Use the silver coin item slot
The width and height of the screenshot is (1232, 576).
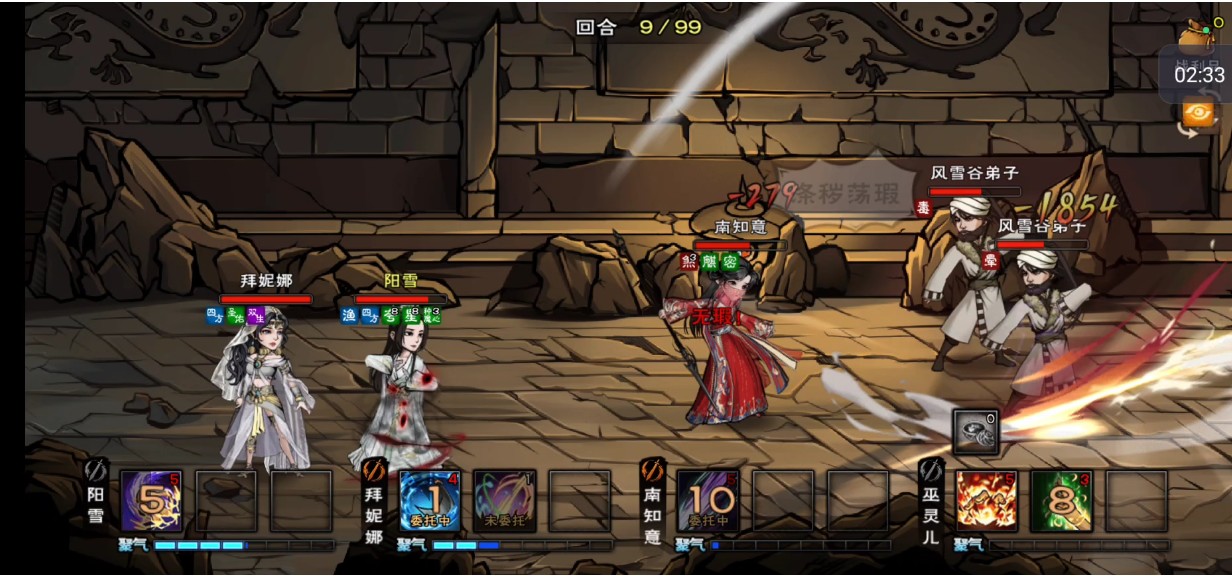click(975, 431)
